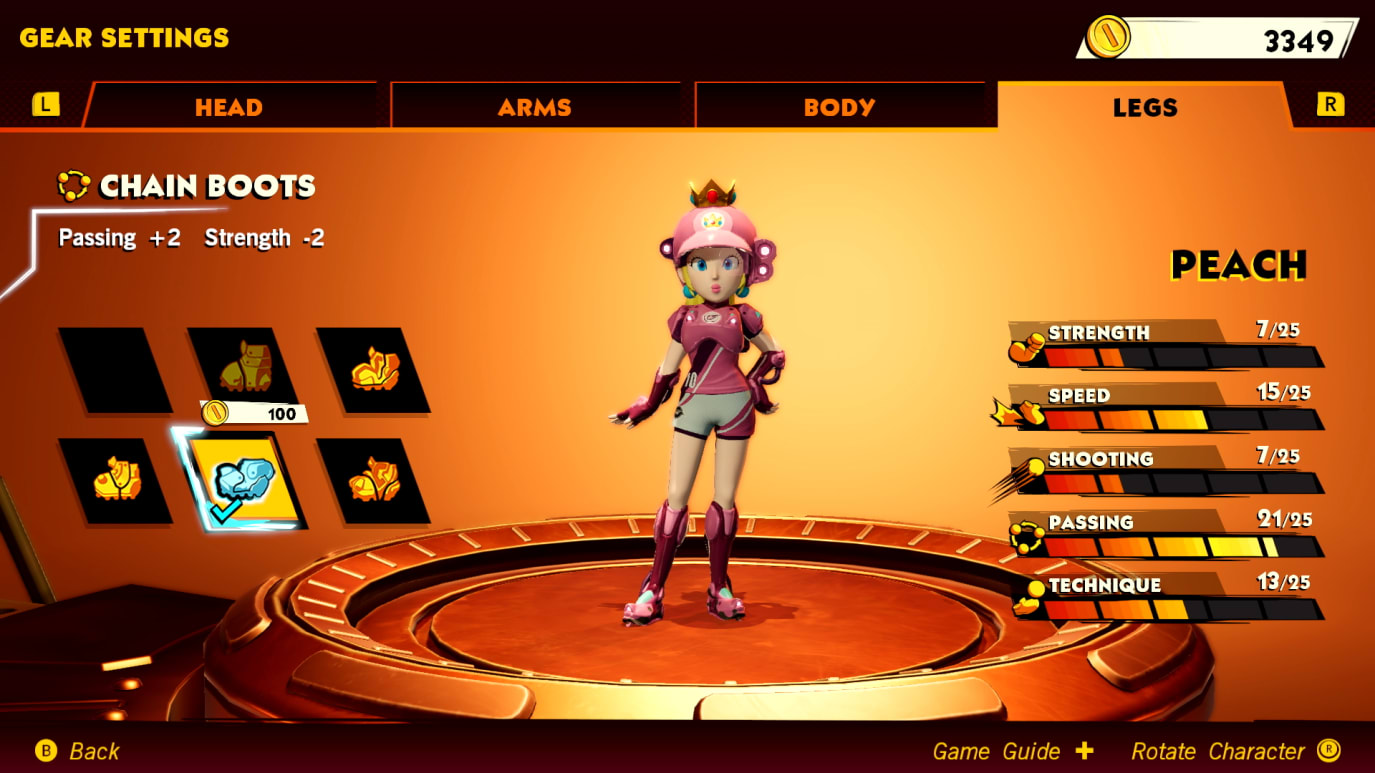1375x773 pixels.
Task: Open the Arms gear tab
Action: point(535,107)
